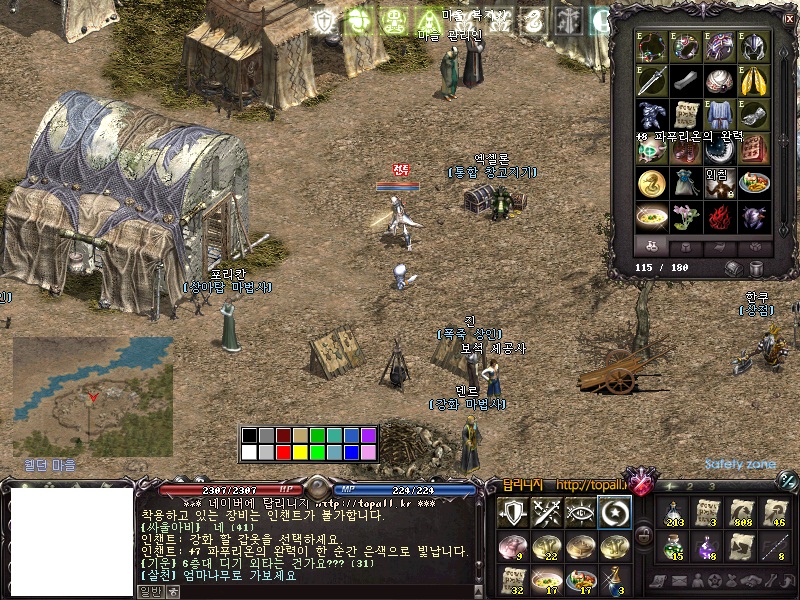The width and height of the screenshot is (800, 600).
Task: Pick the red color swatch
Action: click(283, 452)
